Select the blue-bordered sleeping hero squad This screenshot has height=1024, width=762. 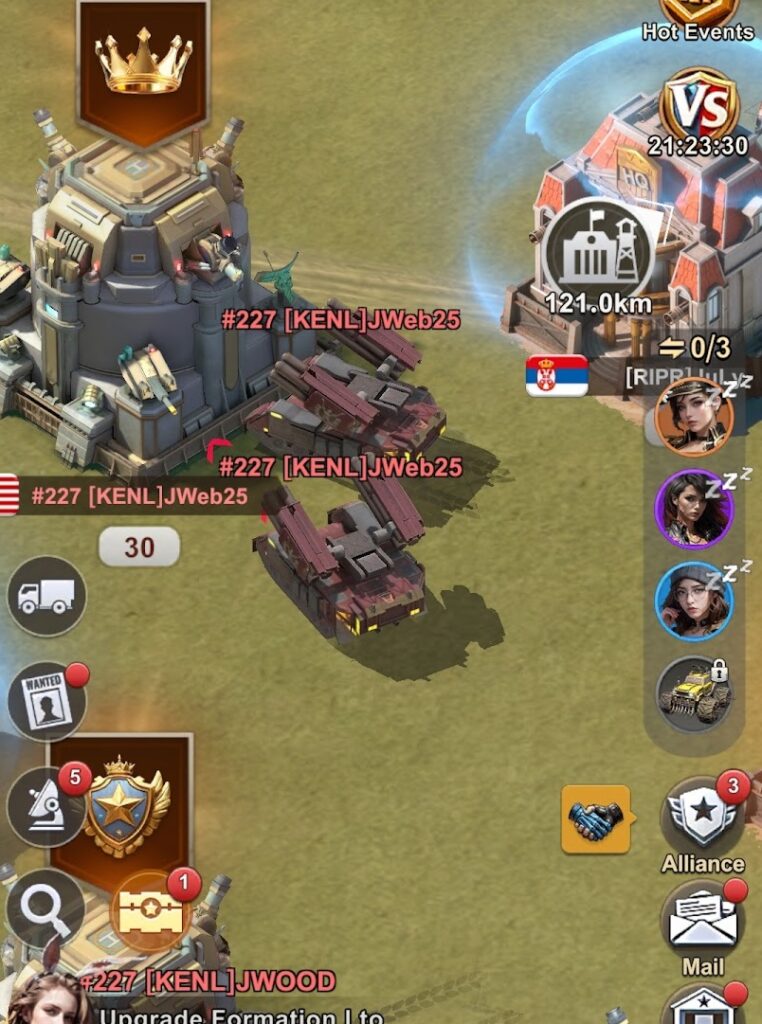tap(694, 600)
